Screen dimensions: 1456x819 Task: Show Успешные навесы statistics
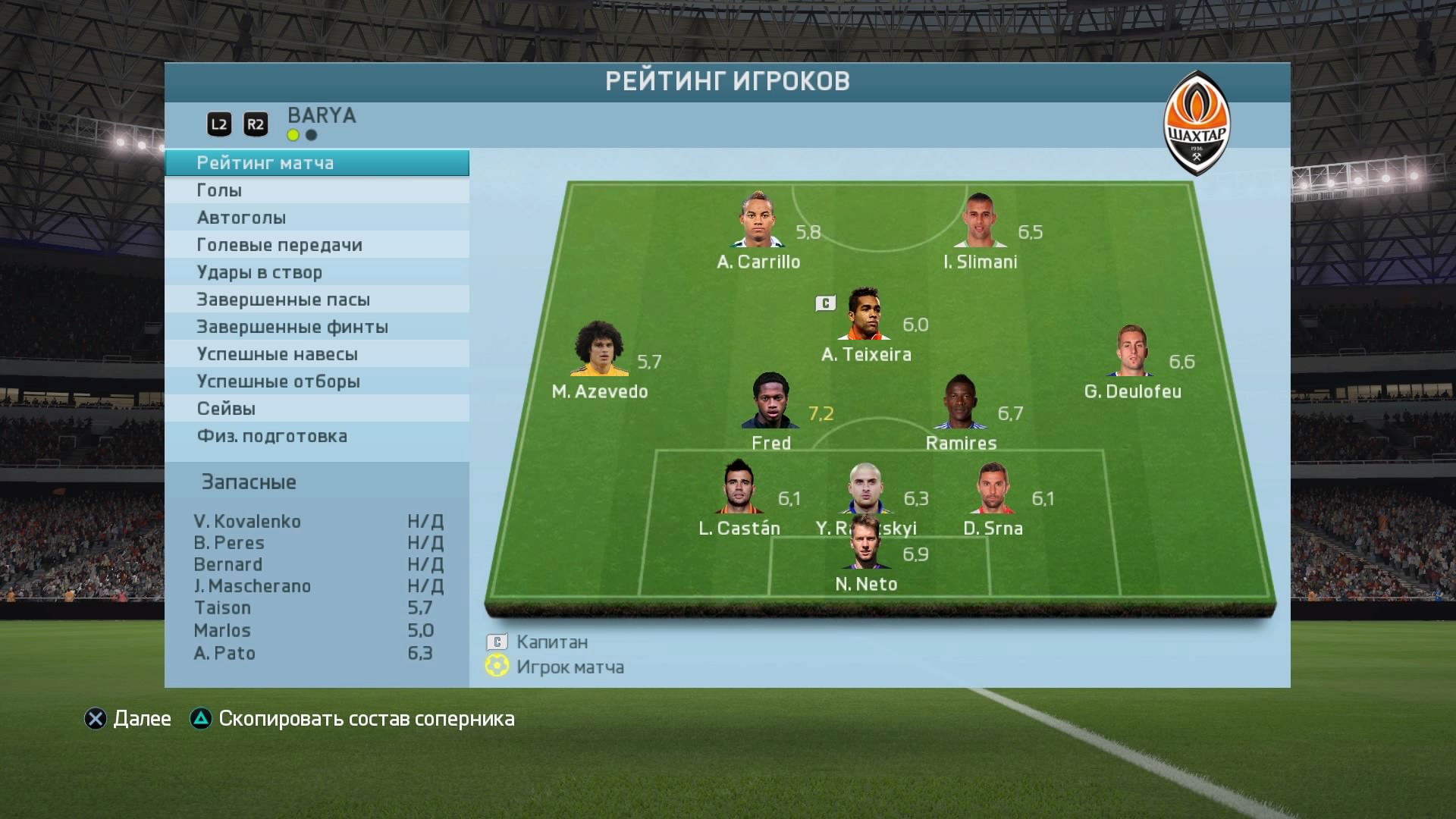317,354
